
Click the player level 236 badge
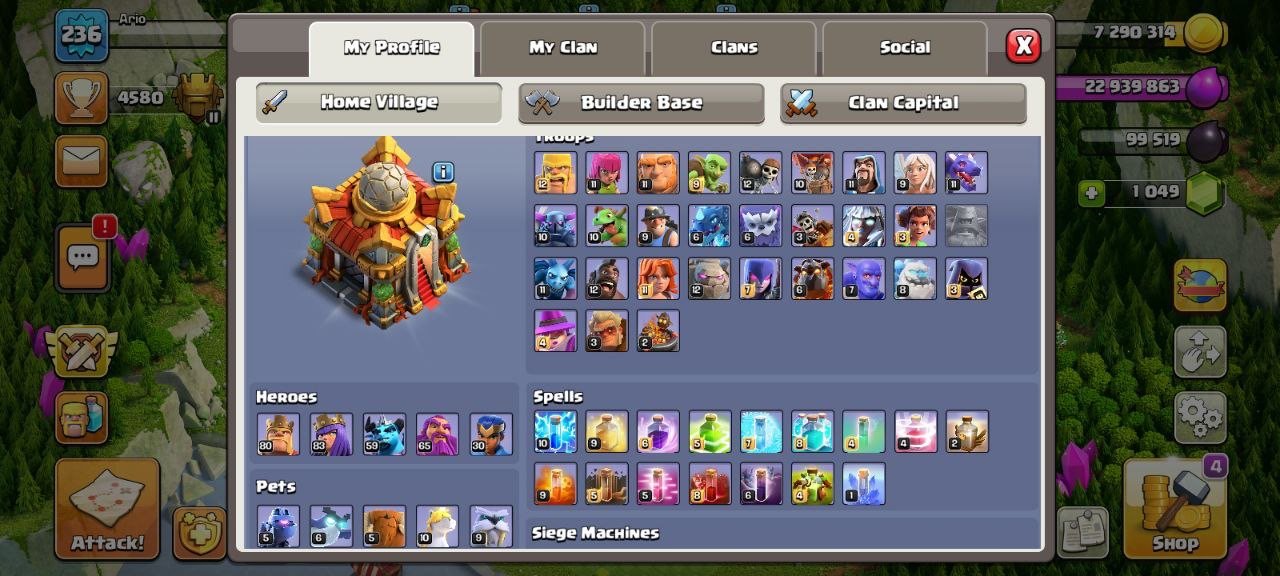(x=81, y=34)
